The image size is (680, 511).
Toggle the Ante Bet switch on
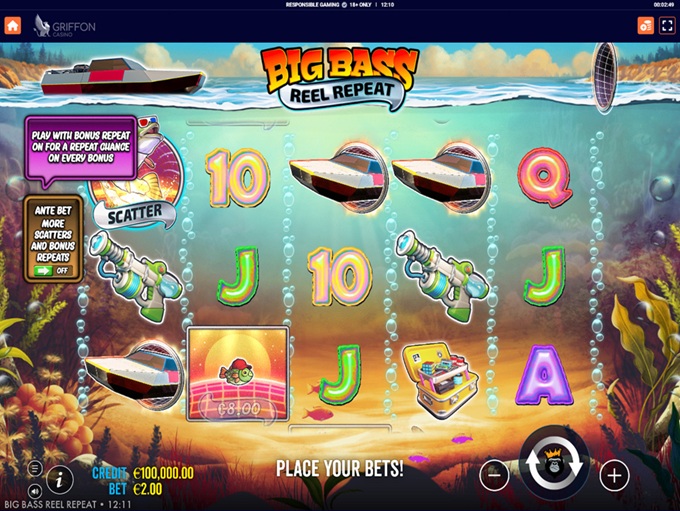point(50,270)
